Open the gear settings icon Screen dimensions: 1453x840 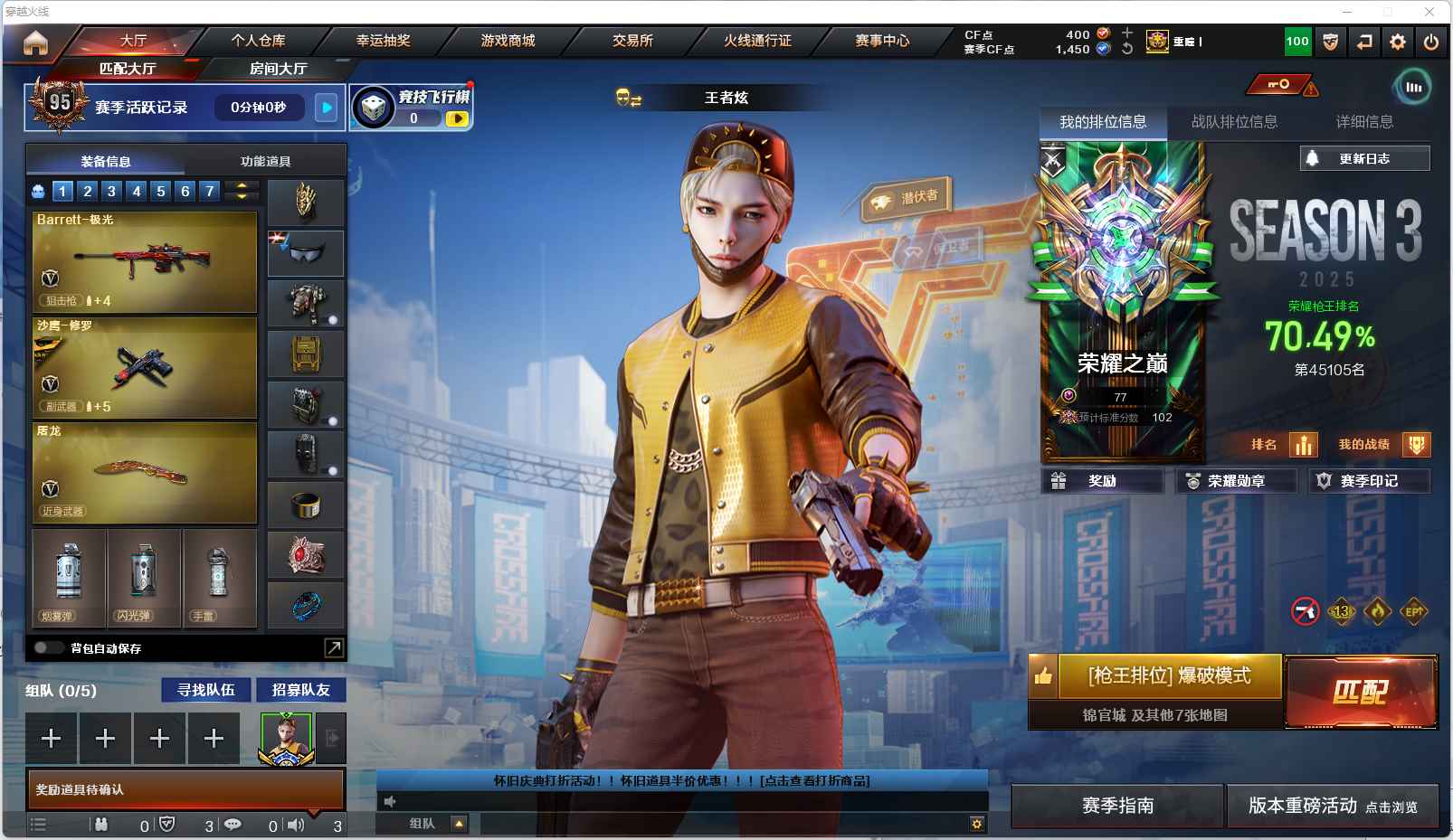click(x=1398, y=42)
